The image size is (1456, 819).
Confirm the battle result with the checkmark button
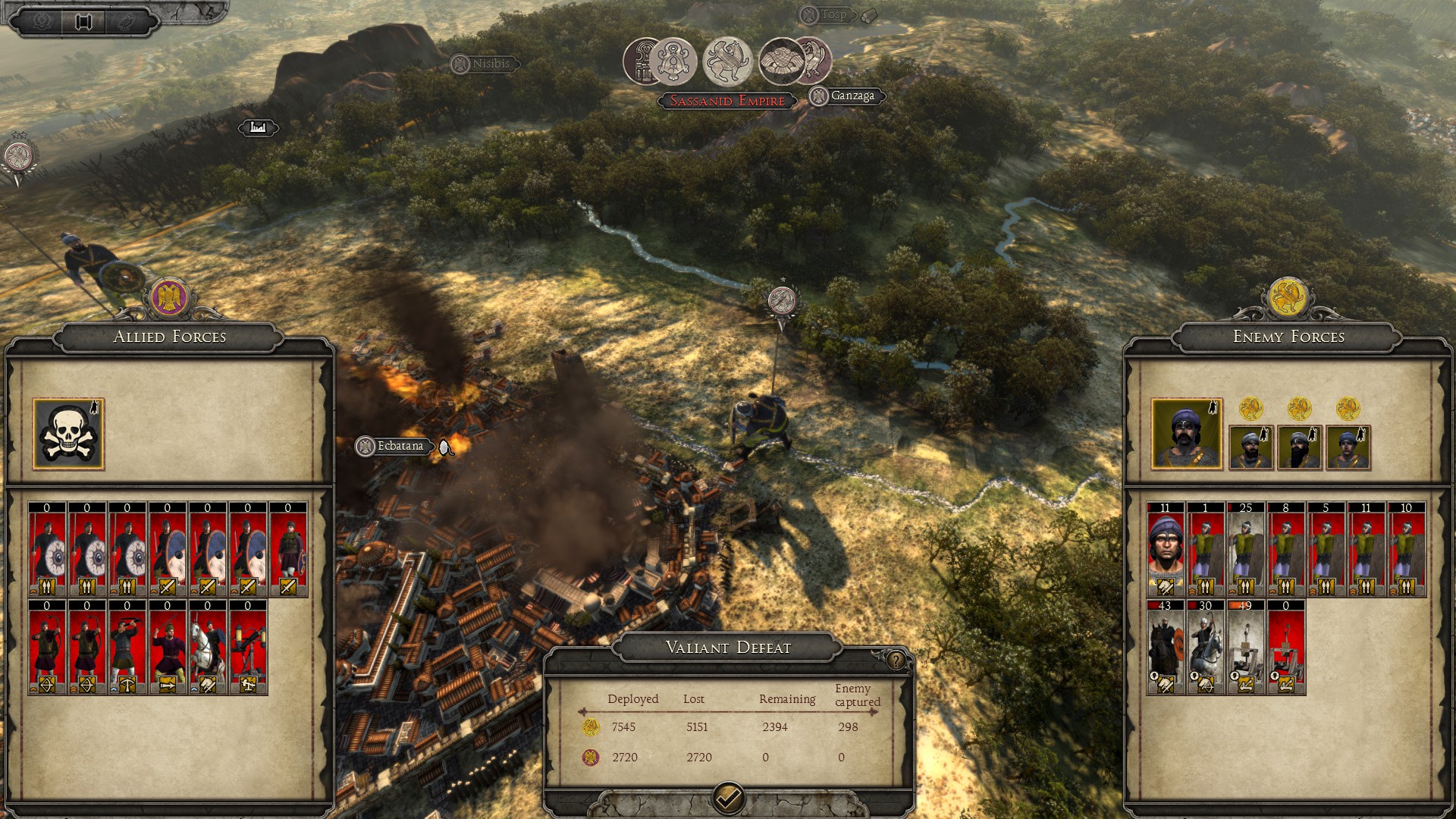[729, 798]
